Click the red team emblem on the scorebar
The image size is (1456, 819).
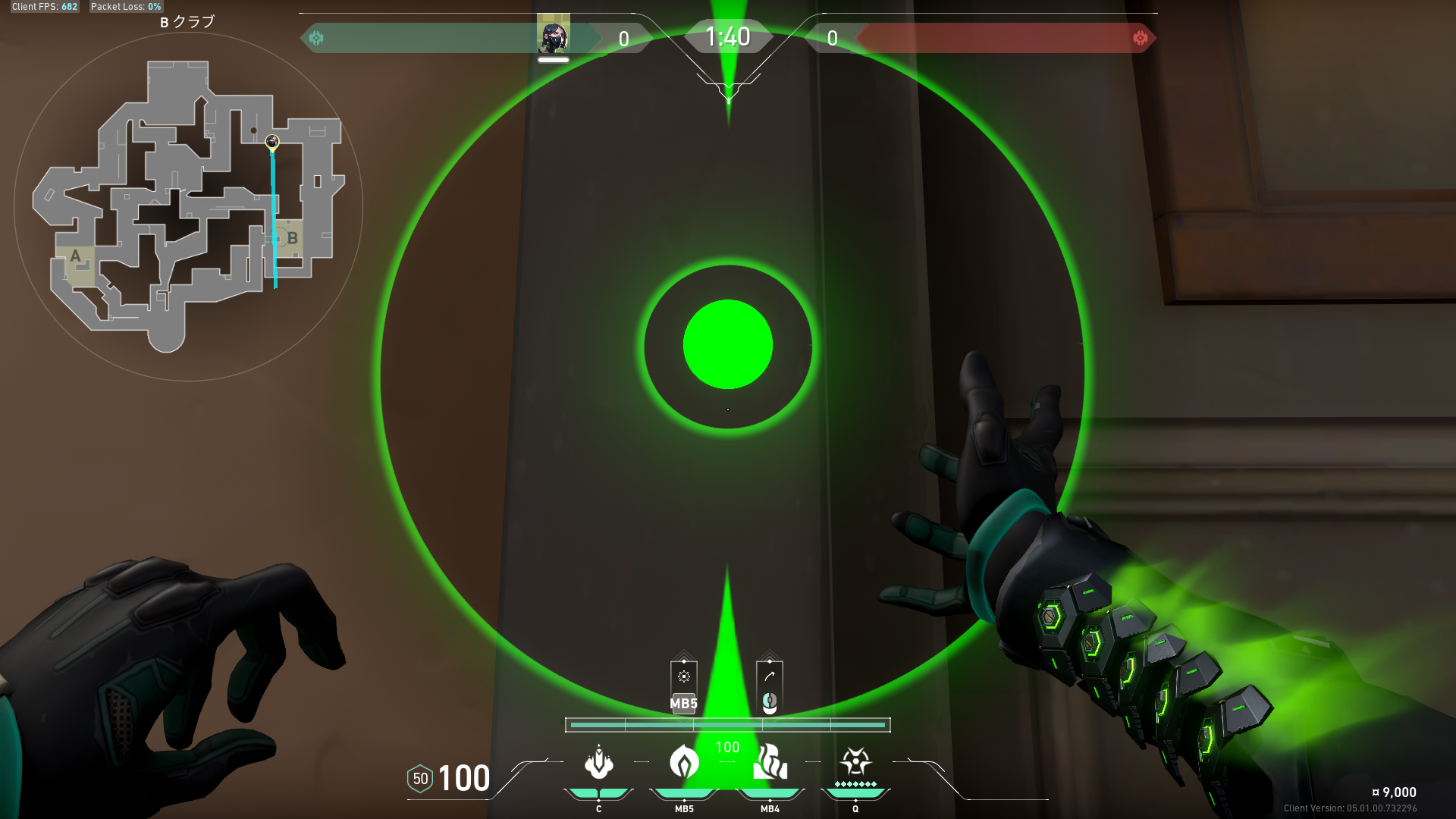(1140, 38)
